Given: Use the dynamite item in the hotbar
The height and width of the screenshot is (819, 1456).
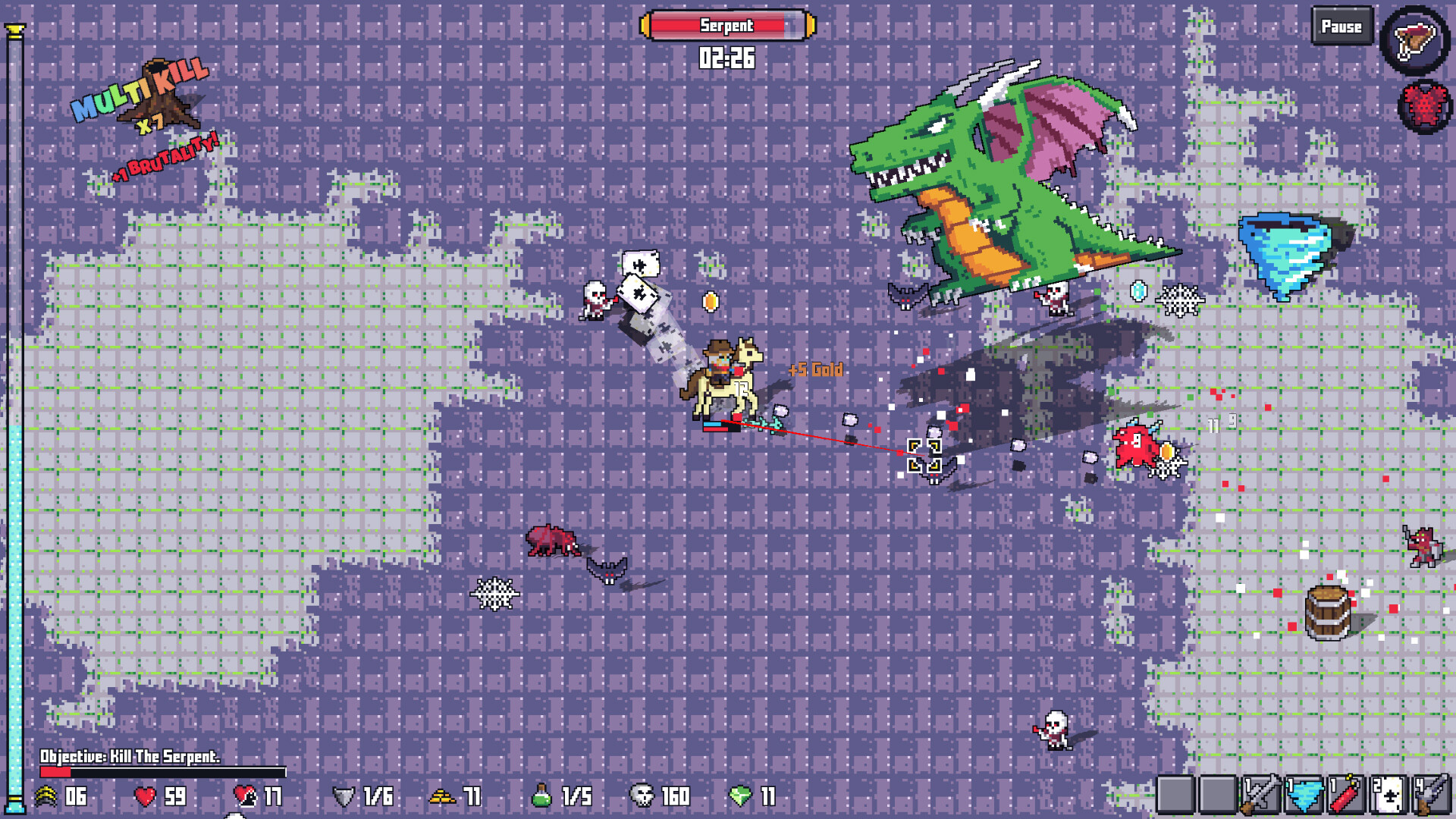Looking at the screenshot, I should 1345,793.
